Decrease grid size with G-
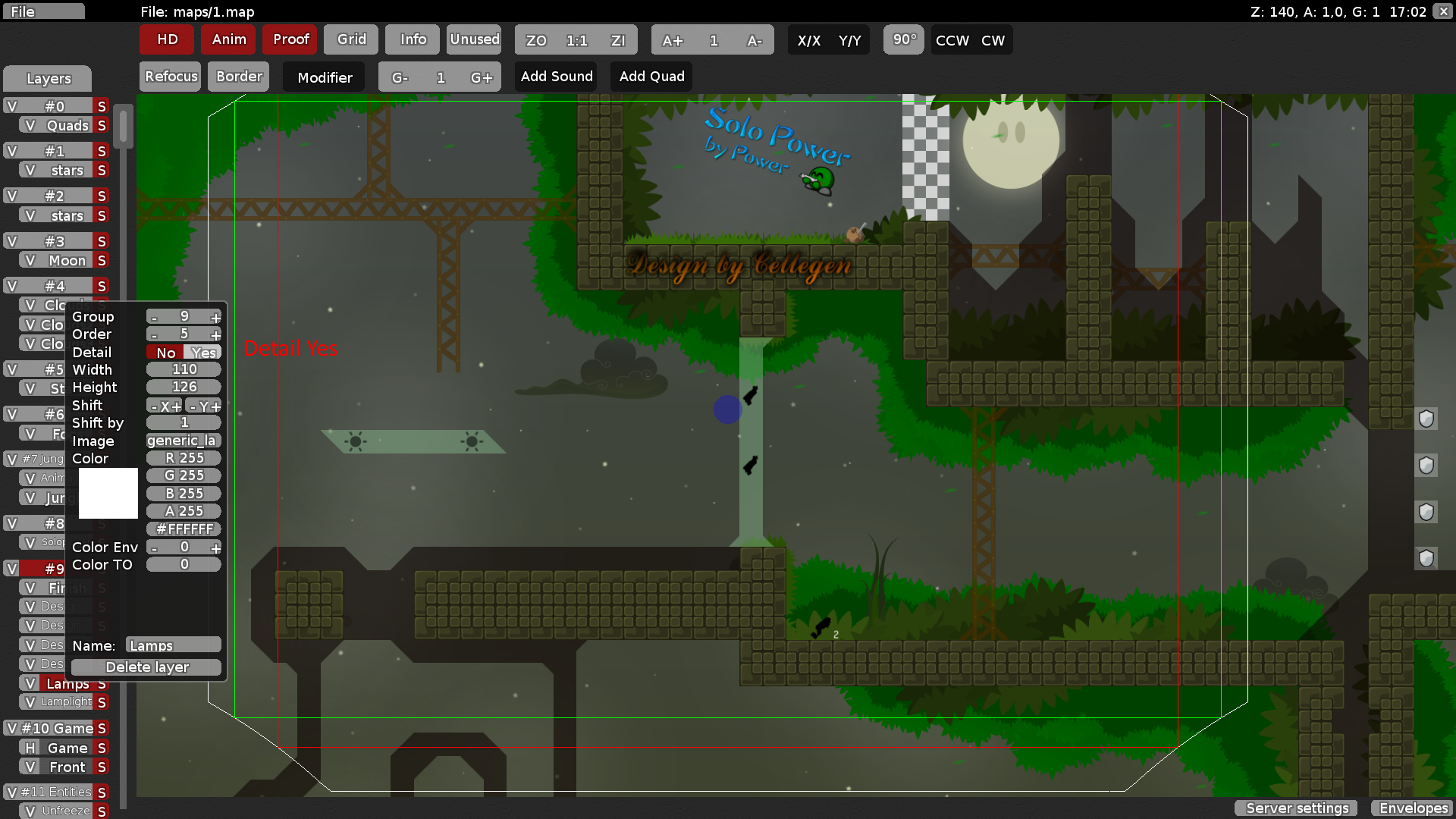This screenshot has height=819, width=1456. coord(400,77)
